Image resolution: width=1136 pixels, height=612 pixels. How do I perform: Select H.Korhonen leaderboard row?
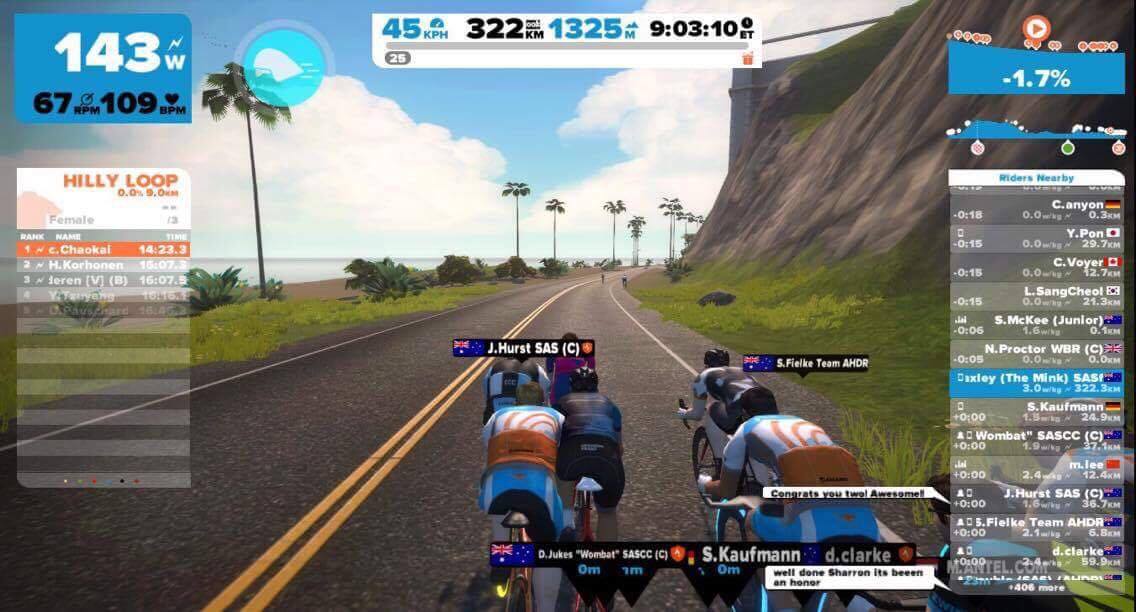(x=104, y=265)
